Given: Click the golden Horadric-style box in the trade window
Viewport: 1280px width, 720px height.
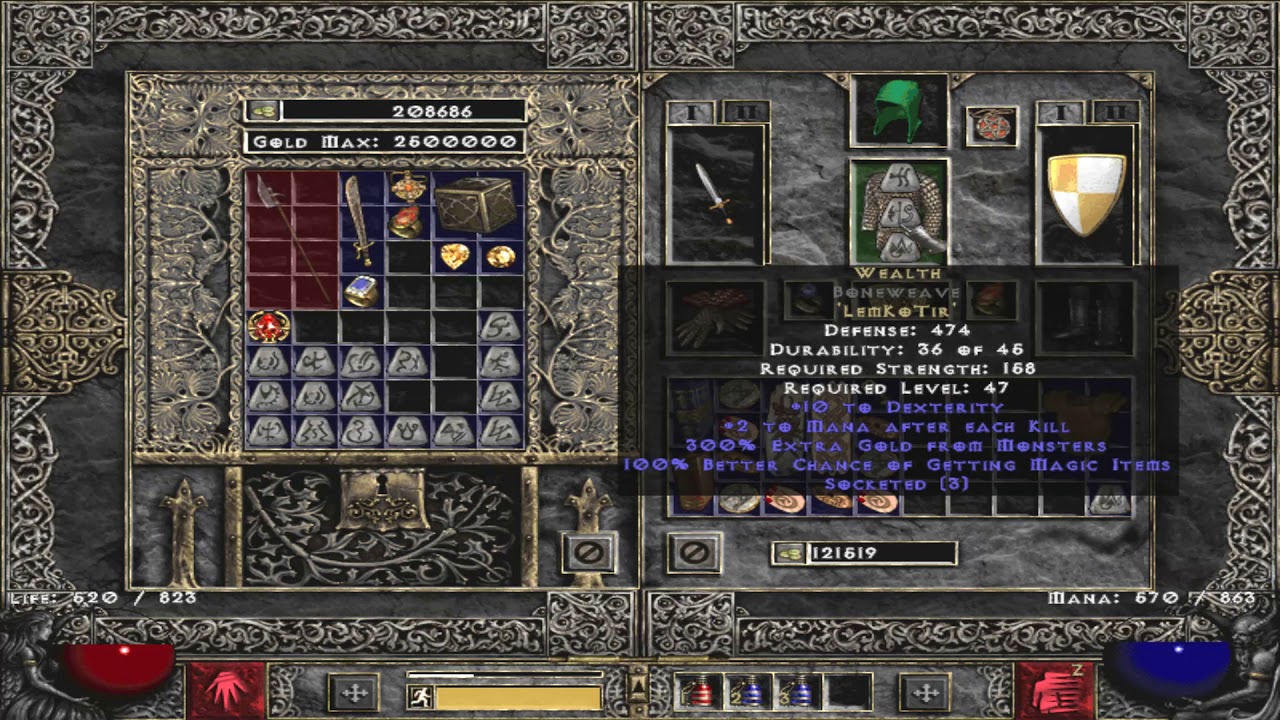Looking at the screenshot, I should (x=477, y=205).
